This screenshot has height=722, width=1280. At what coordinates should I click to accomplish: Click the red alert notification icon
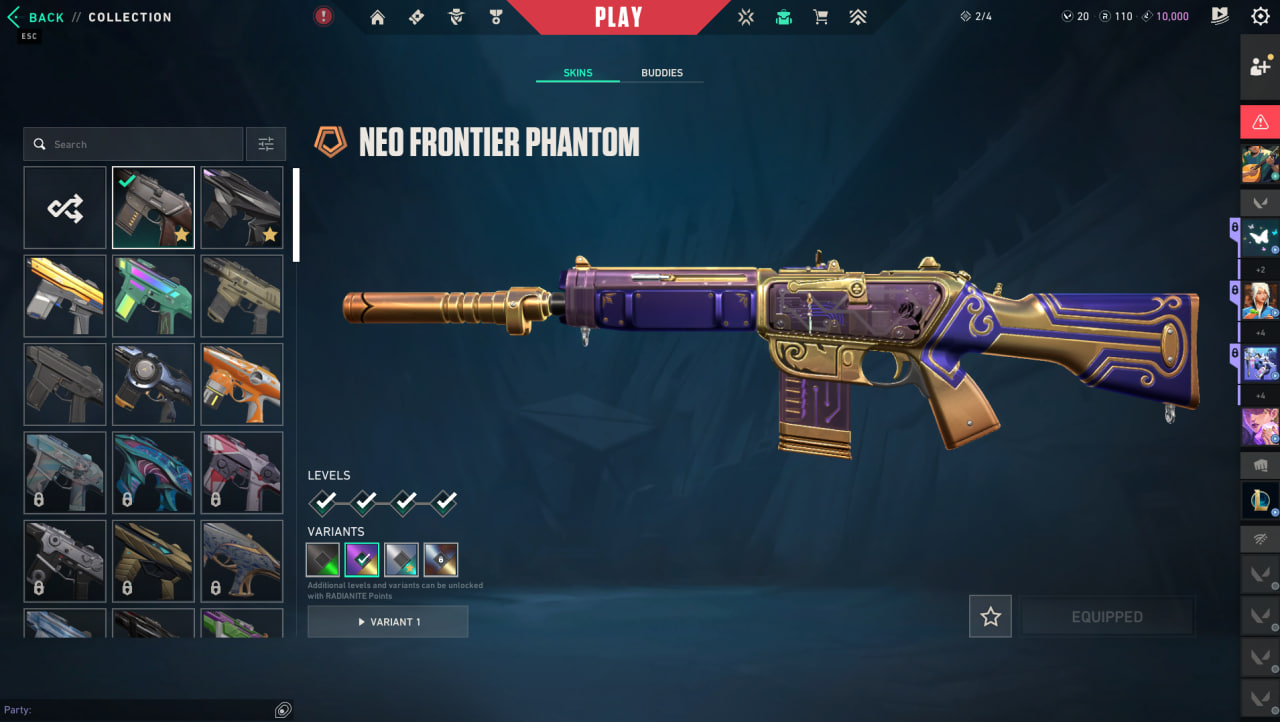[323, 16]
